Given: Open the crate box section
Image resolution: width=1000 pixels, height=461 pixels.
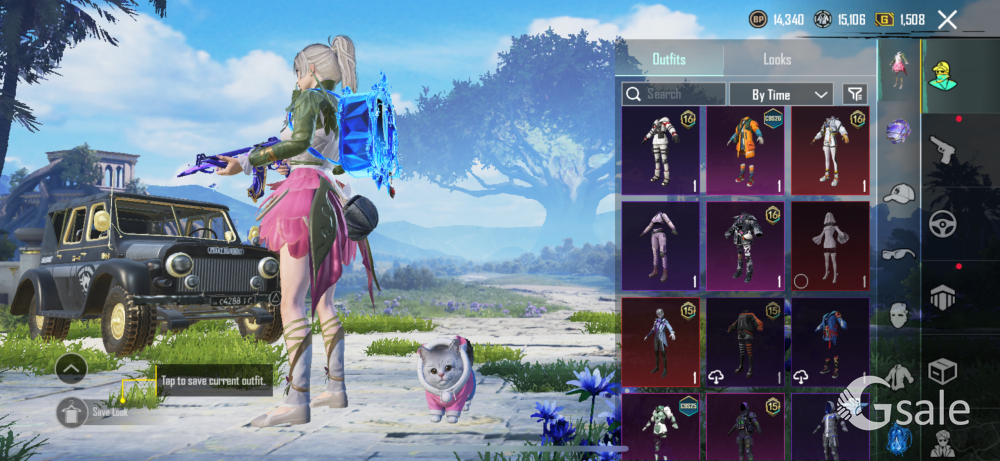Looking at the screenshot, I should [943, 372].
